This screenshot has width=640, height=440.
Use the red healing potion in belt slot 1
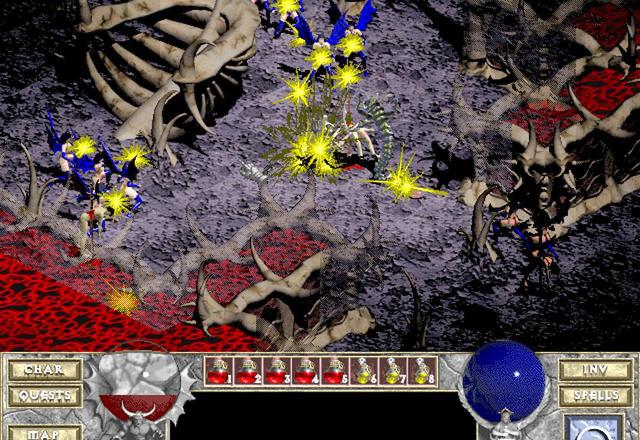pyautogui.click(x=219, y=371)
